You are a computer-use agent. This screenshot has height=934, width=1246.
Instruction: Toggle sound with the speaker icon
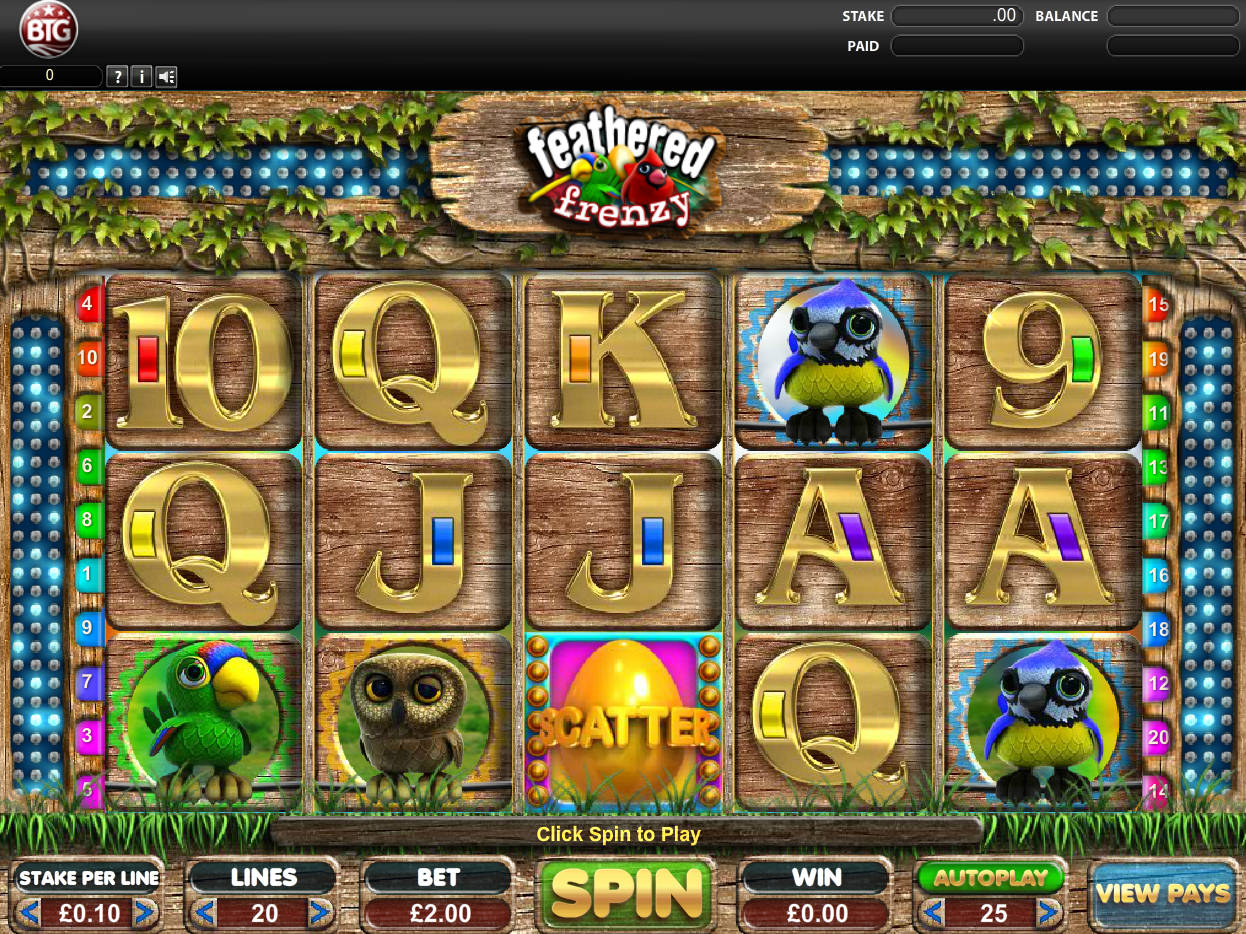[x=166, y=76]
